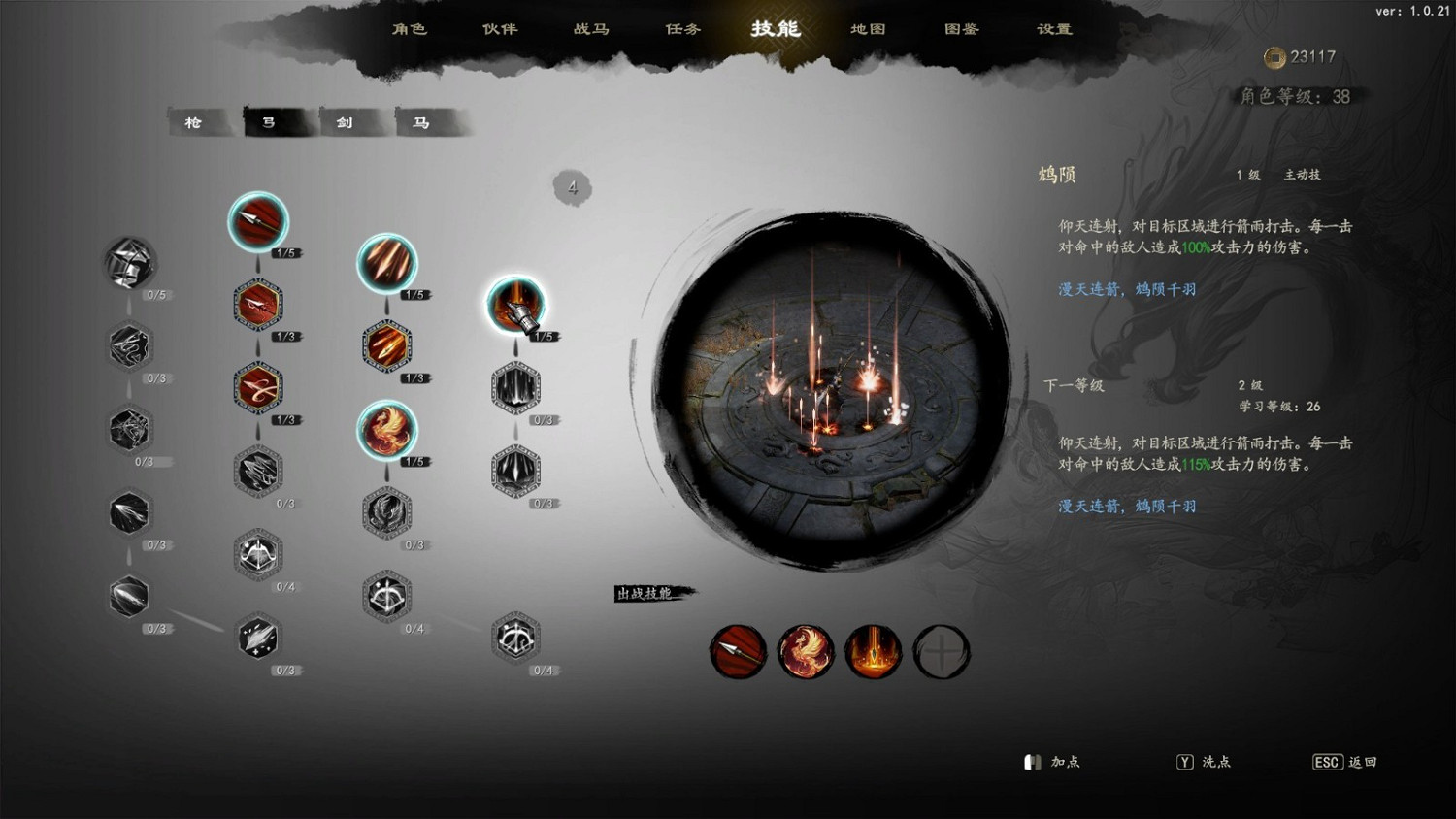Image resolution: width=1456 pixels, height=819 pixels.
Task: Select the glowing fire-arrow rain skill icon
Action: [387, 265]
